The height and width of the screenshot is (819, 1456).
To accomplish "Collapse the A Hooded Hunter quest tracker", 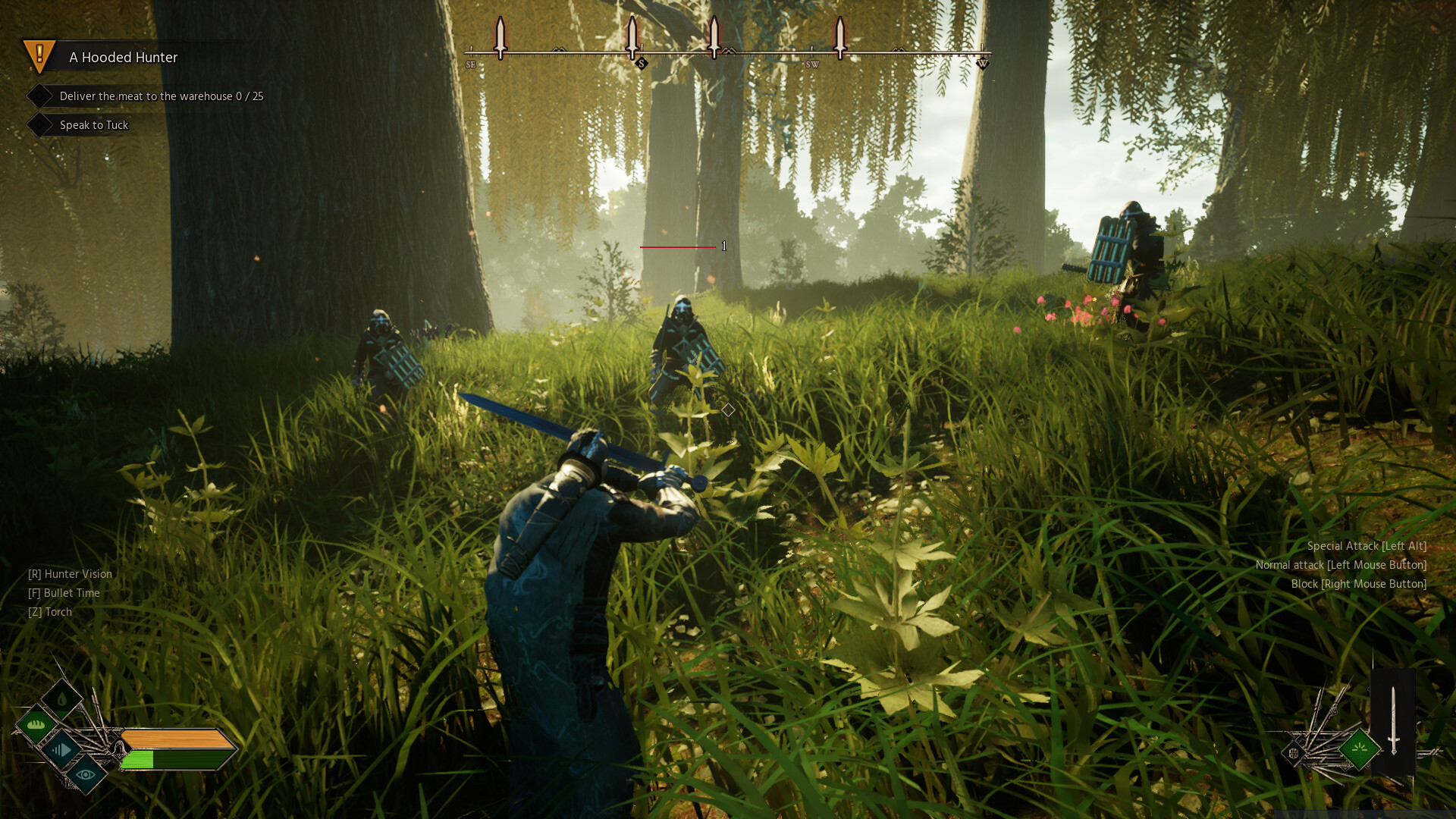I will coord(123,57).
